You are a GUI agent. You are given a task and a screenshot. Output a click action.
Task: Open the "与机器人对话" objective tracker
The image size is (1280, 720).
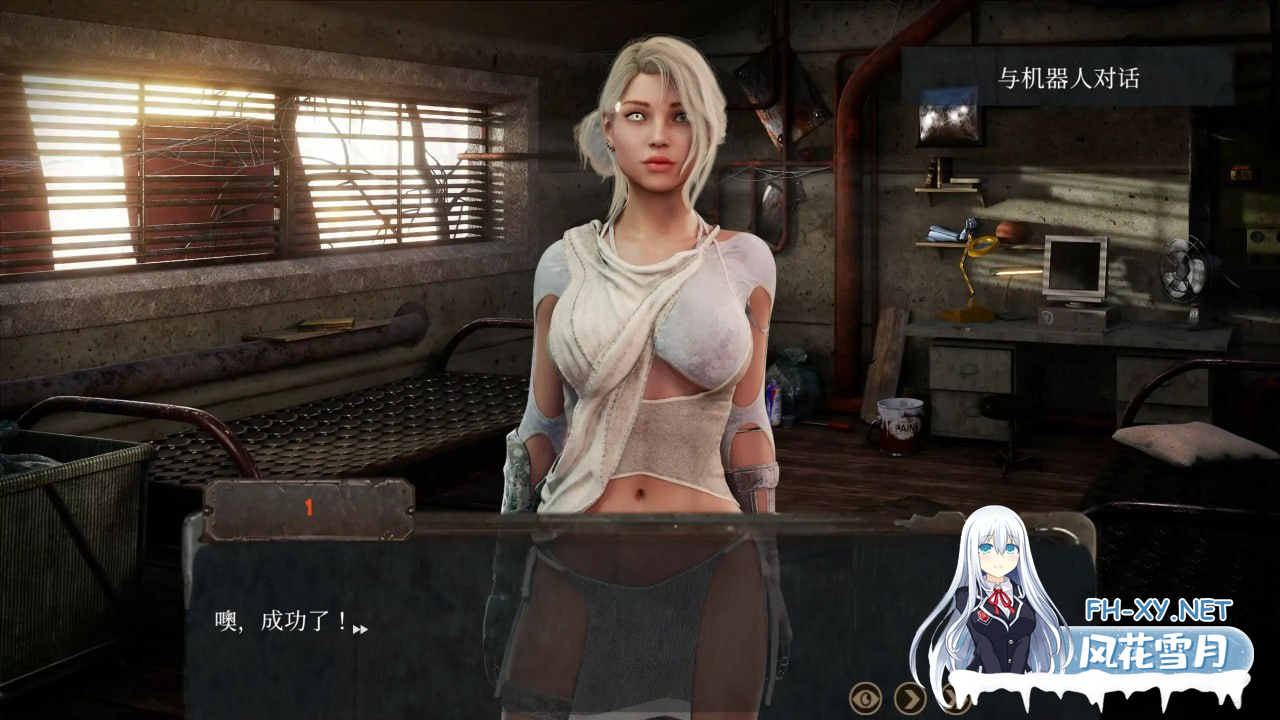click(1067, 78)
